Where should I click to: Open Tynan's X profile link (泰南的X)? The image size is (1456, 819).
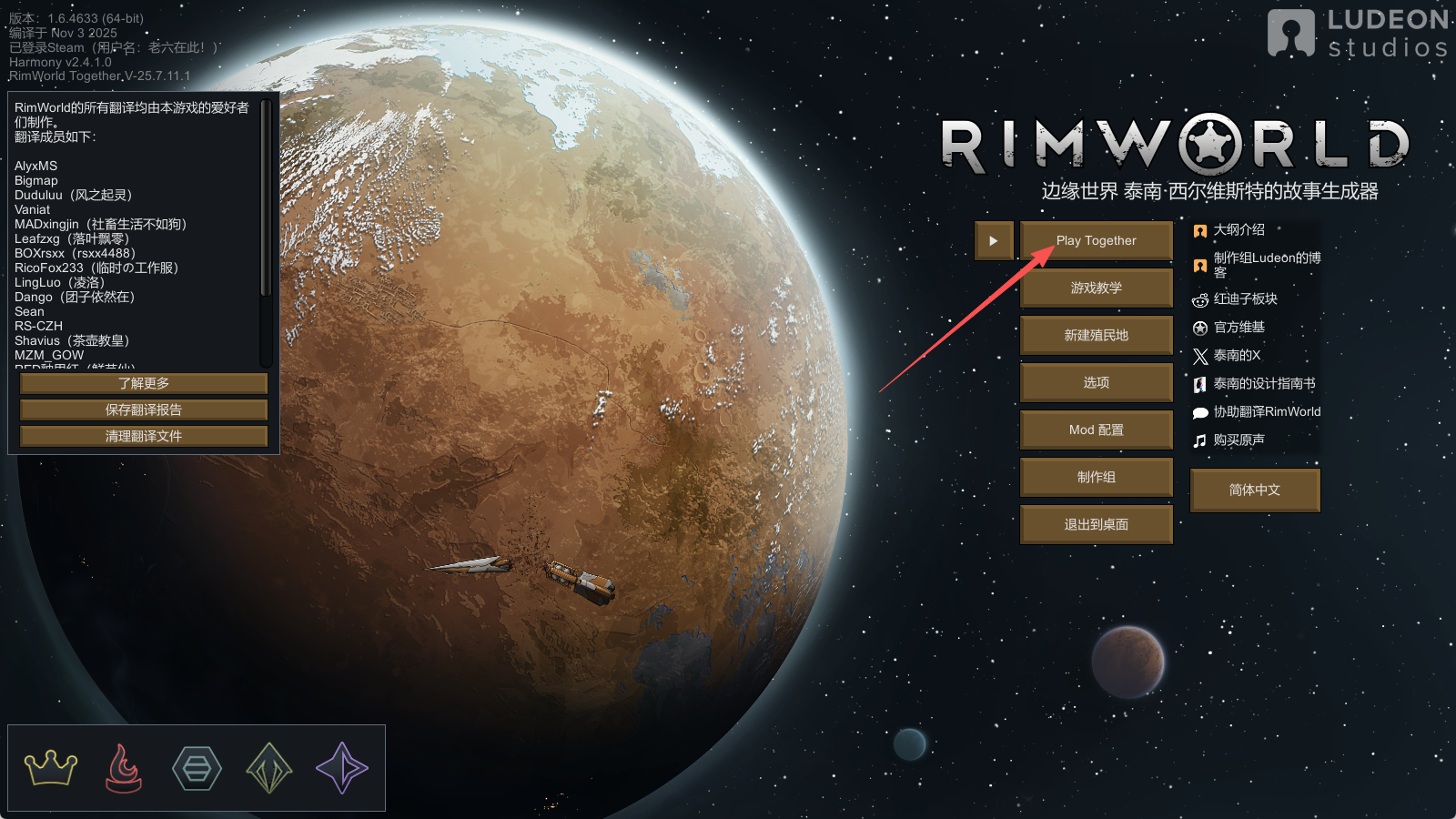pos(1236,356)
